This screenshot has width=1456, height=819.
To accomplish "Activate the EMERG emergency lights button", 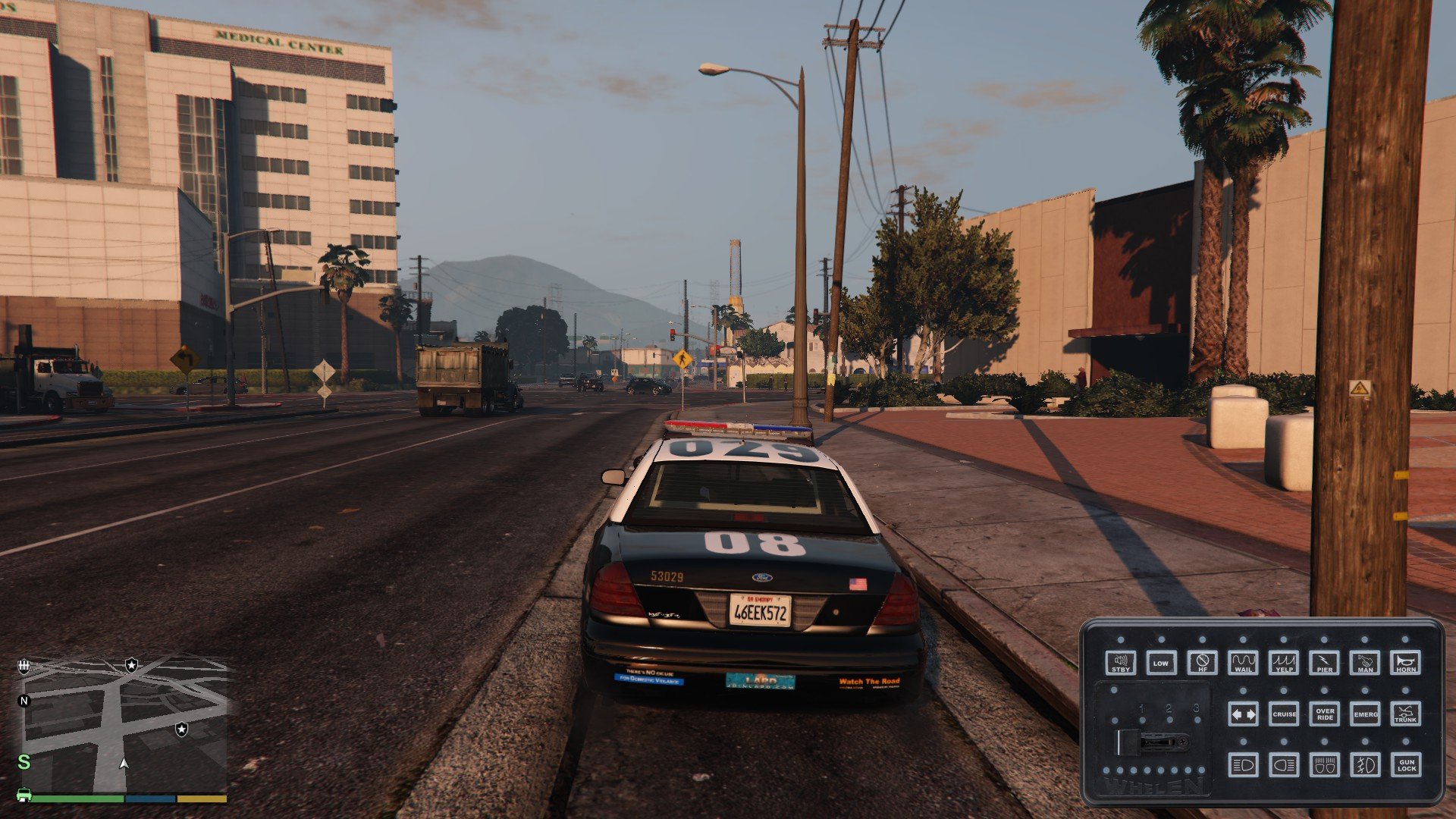I will pyautogui.click(x=1366, y=714).
